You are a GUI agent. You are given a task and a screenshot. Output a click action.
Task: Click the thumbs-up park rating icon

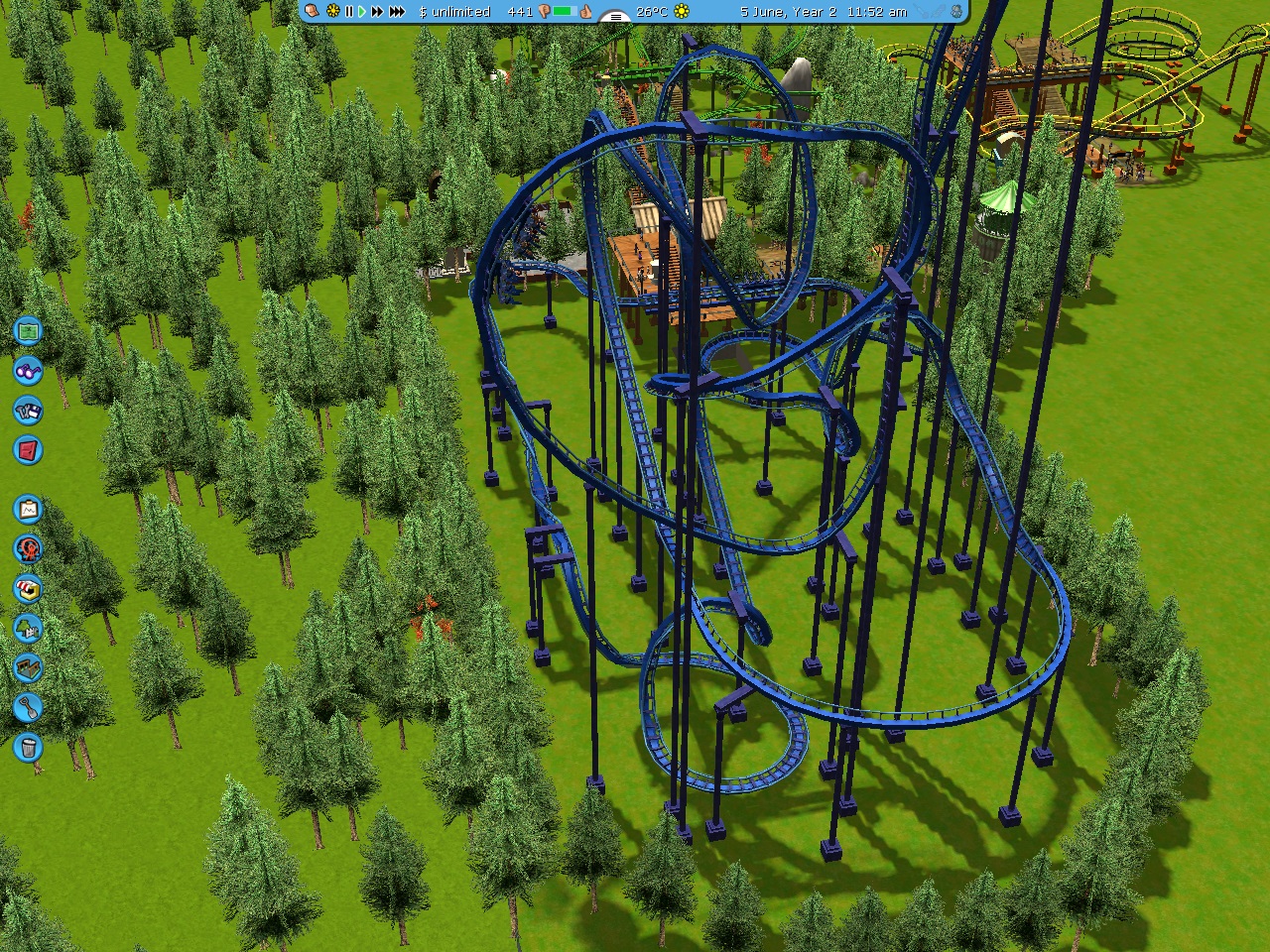585,12
